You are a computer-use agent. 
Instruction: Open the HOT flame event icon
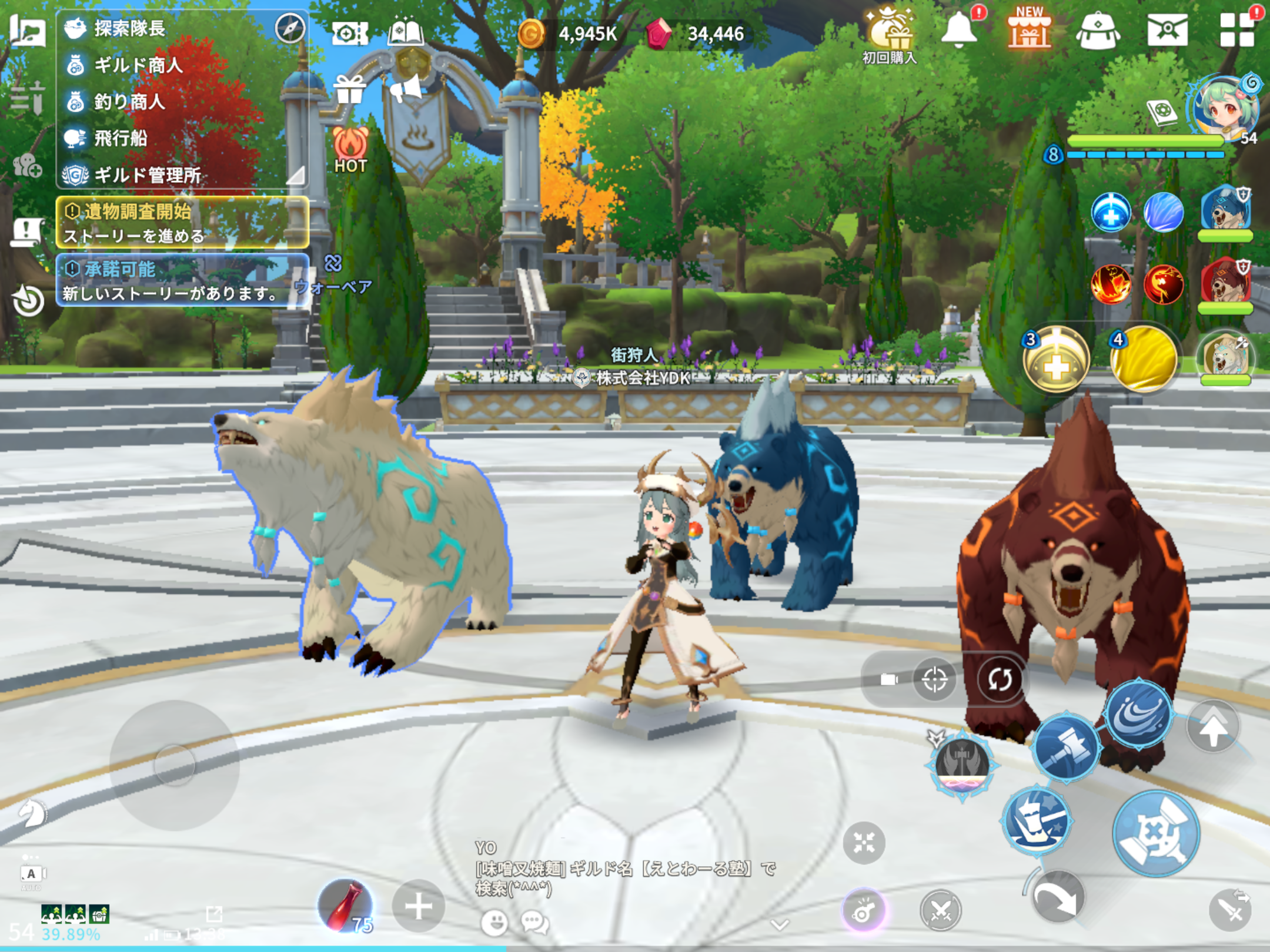(350, 150)
